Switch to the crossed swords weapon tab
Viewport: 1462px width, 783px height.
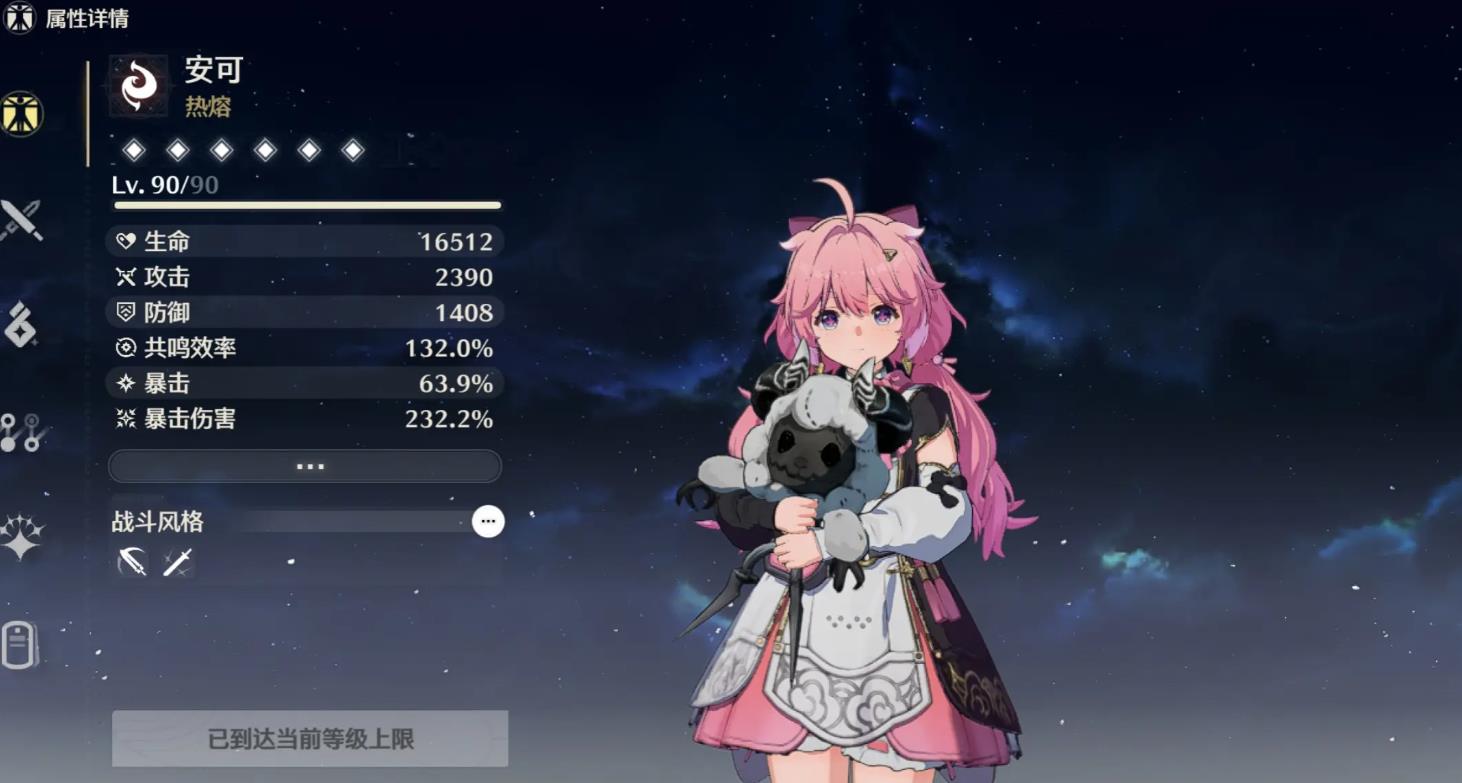(21, 220)
